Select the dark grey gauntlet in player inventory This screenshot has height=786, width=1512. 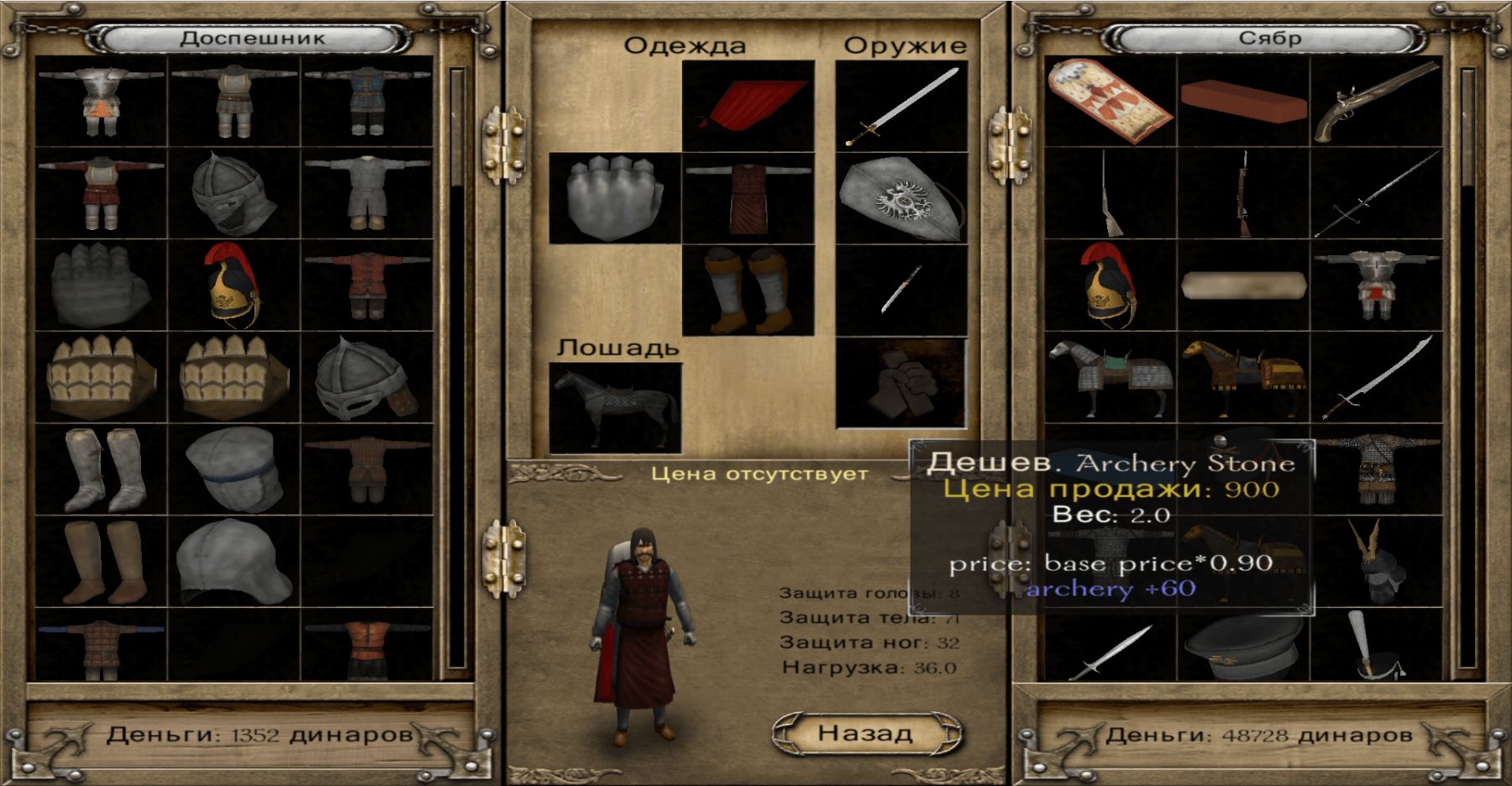[101, 286]
